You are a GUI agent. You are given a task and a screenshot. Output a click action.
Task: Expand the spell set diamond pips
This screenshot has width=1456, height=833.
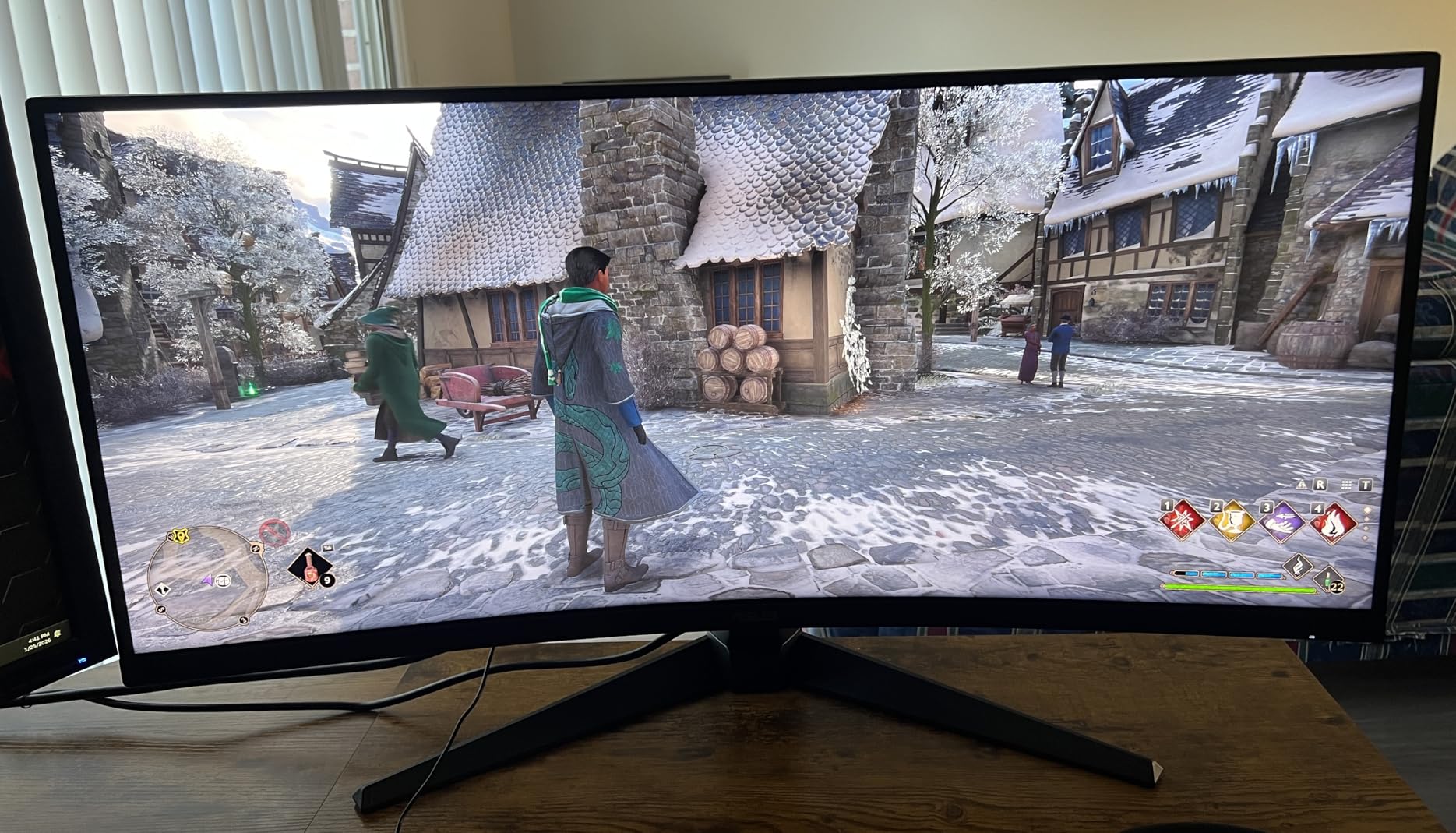click(1366, 523)
